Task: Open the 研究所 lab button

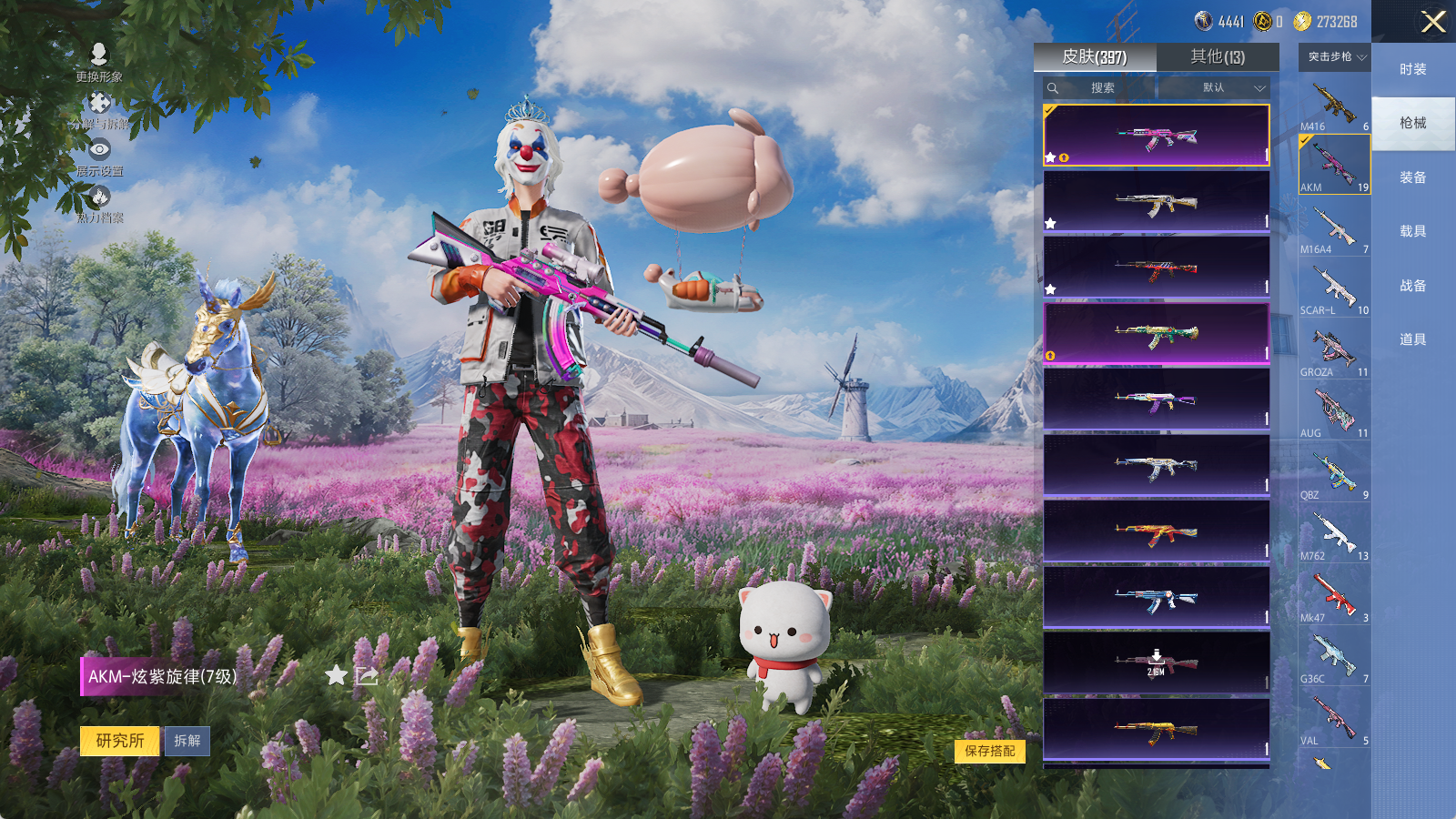Action: [x=120, y=741]
